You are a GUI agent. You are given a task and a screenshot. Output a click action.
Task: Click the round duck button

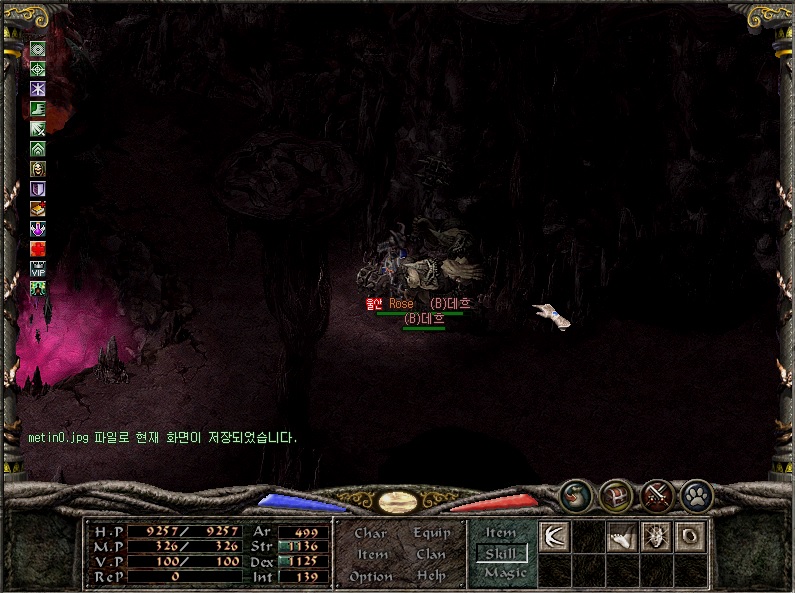point(576,495)
